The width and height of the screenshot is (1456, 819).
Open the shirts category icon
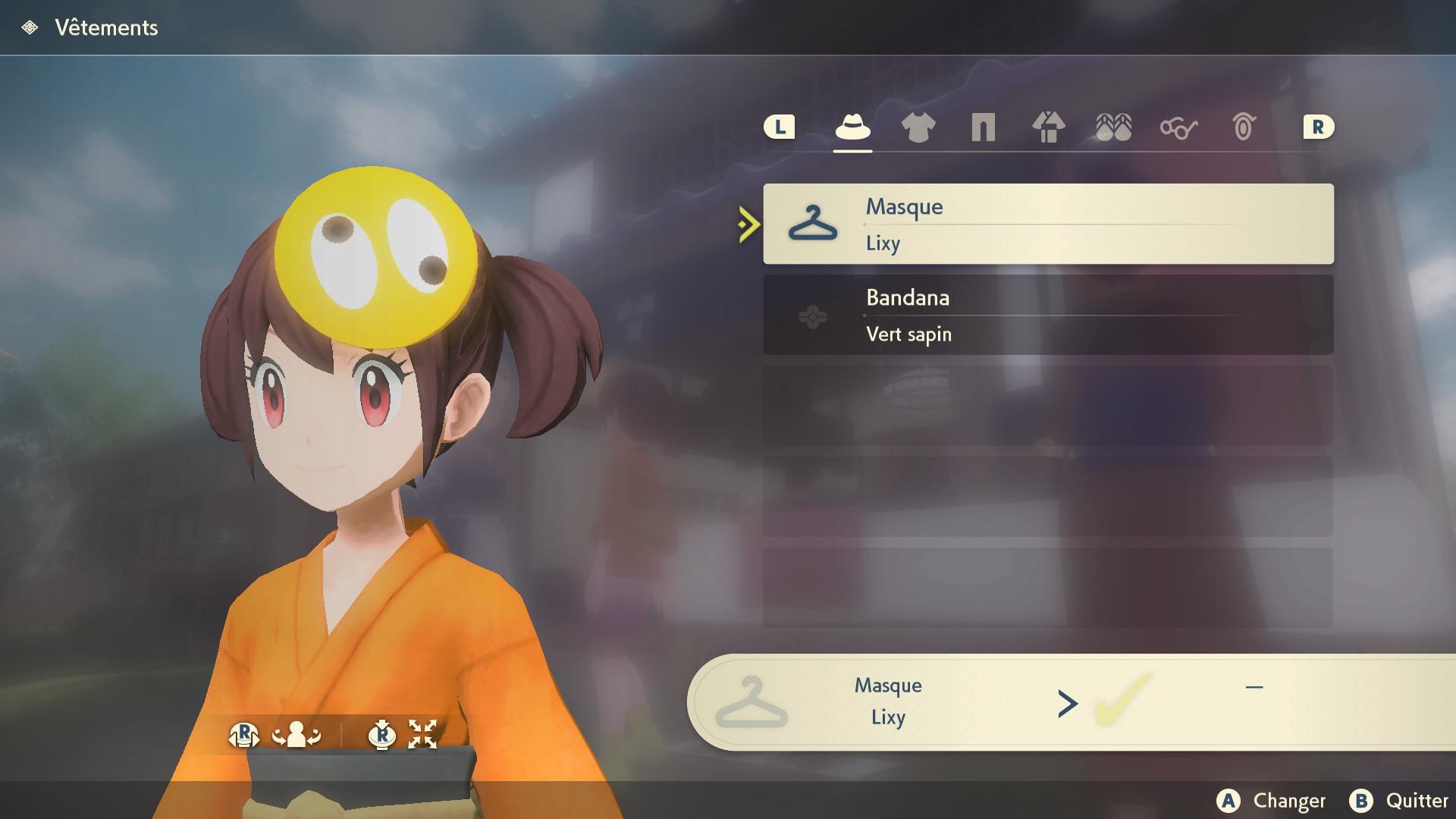(918, 127)
